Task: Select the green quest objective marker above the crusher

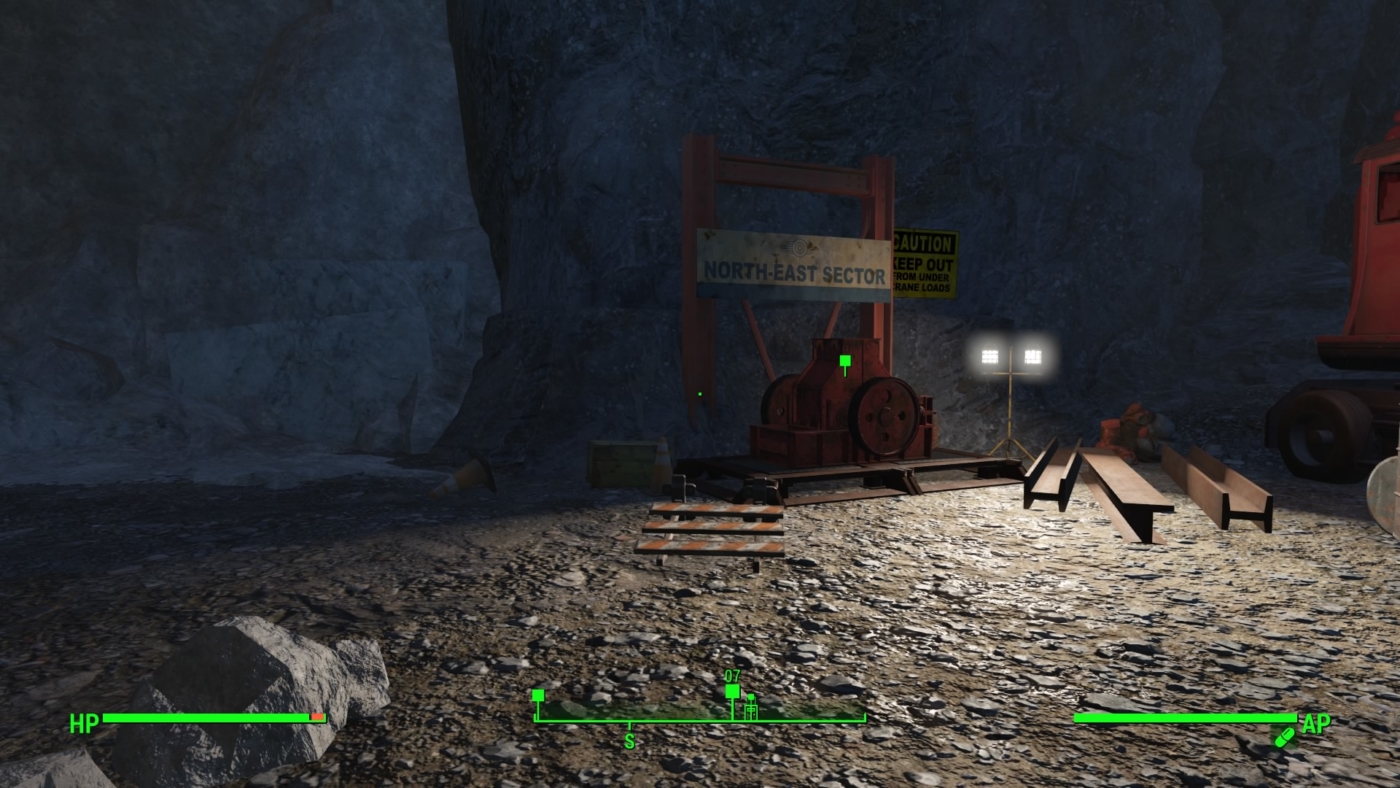Action: (843, 360)
